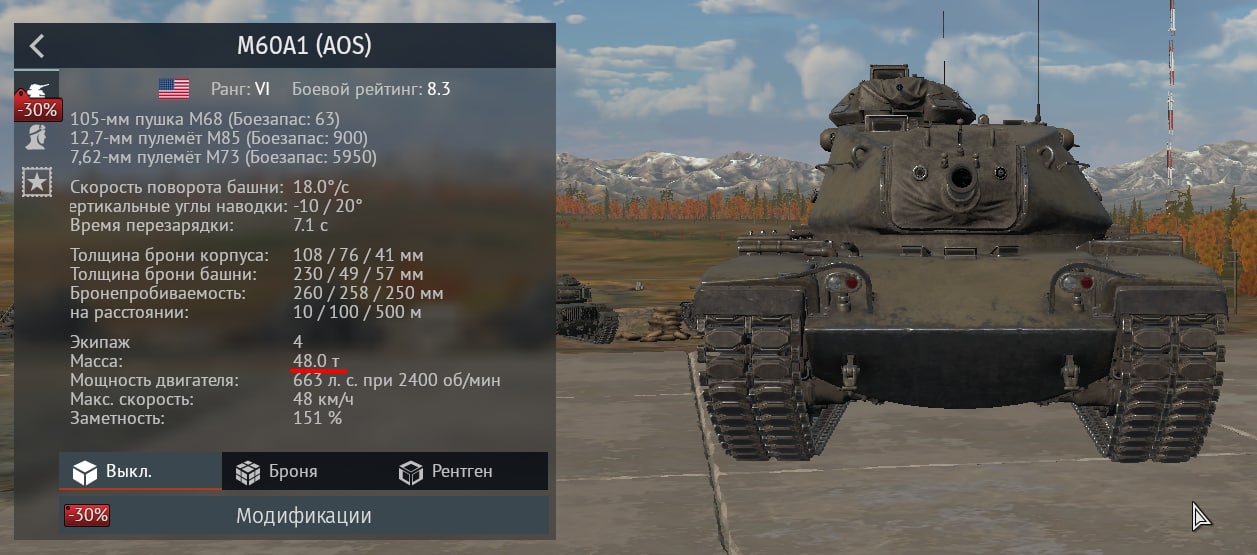
Task: Open the Модификации section
Action: pos(304,516)
